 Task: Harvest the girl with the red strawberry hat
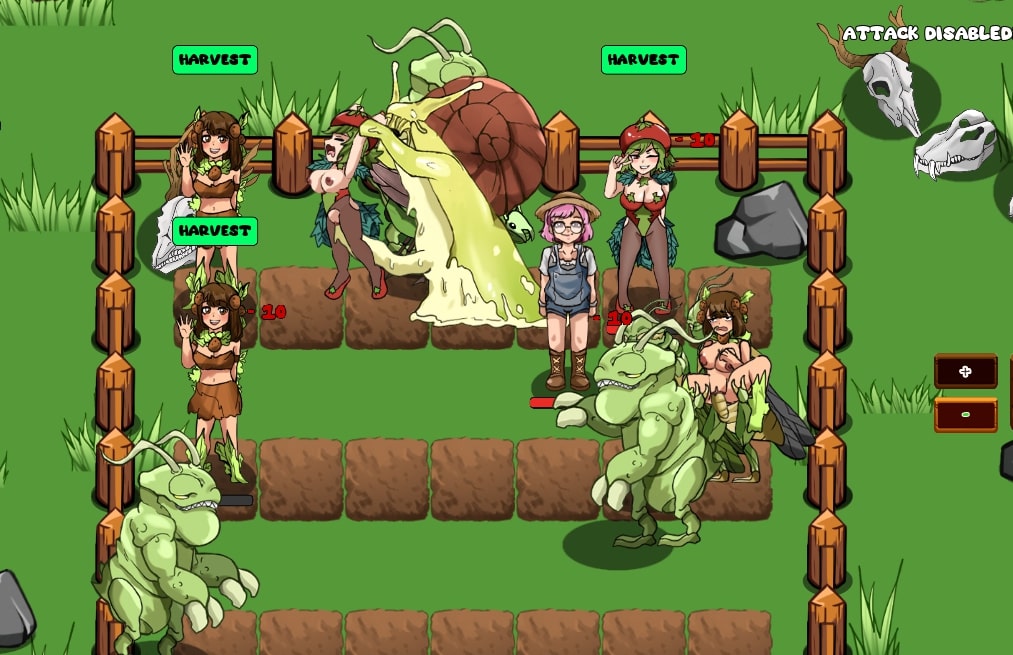coord(643,60)
